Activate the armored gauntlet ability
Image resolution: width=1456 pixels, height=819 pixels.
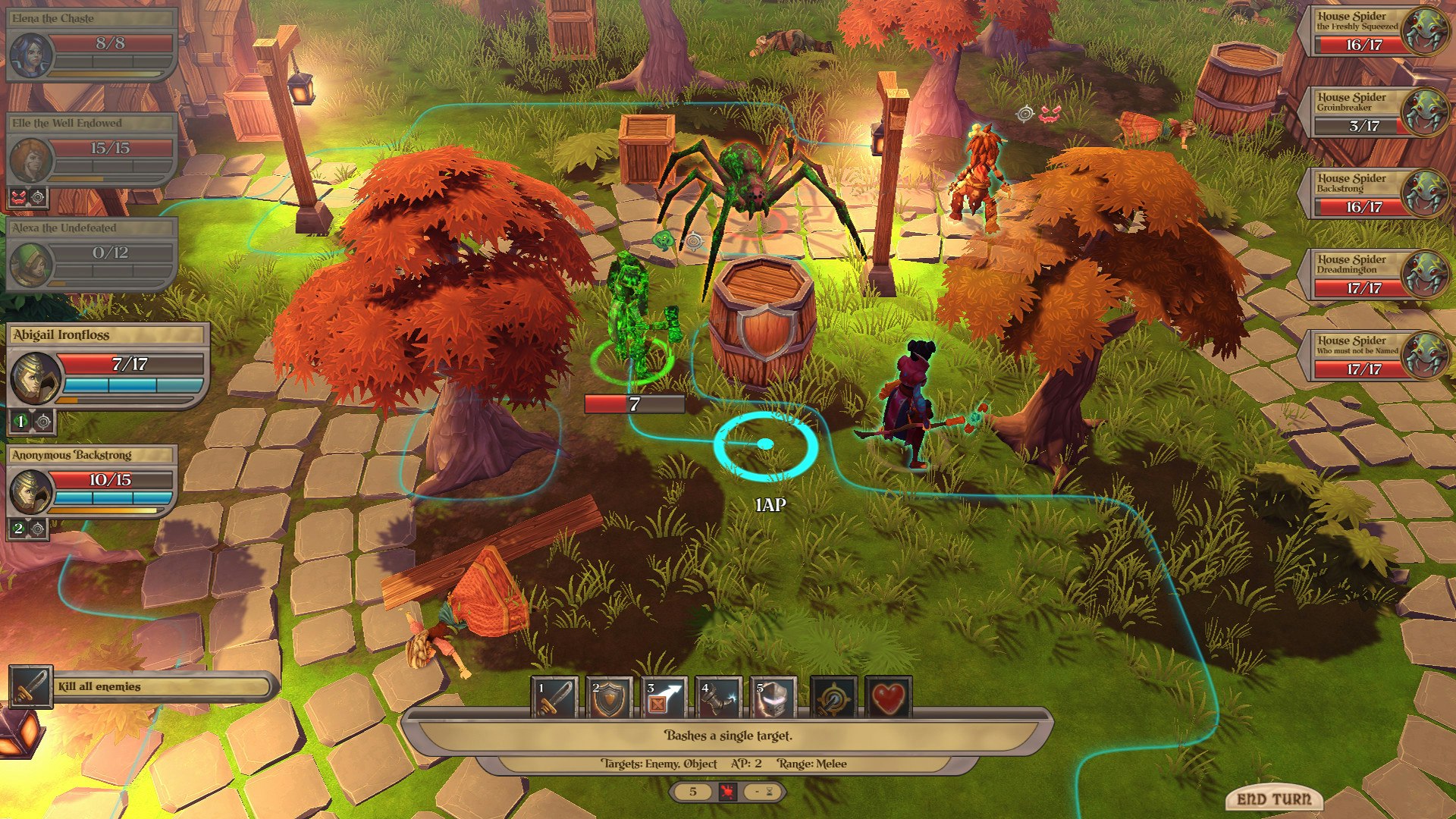(x=719, y=698)
